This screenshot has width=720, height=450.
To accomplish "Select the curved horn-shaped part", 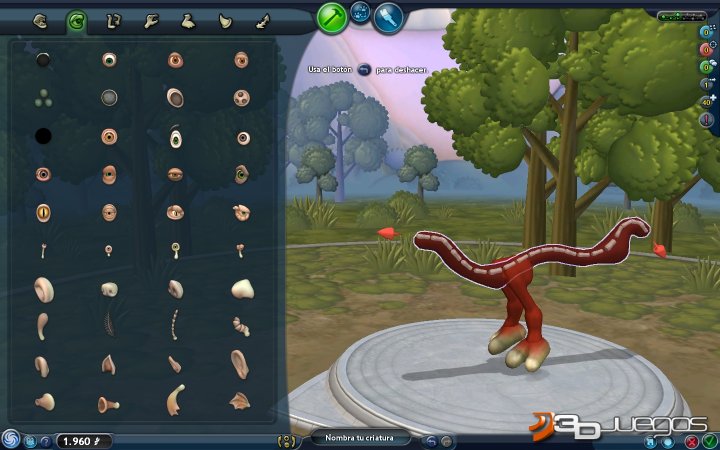I will [175, 399].
